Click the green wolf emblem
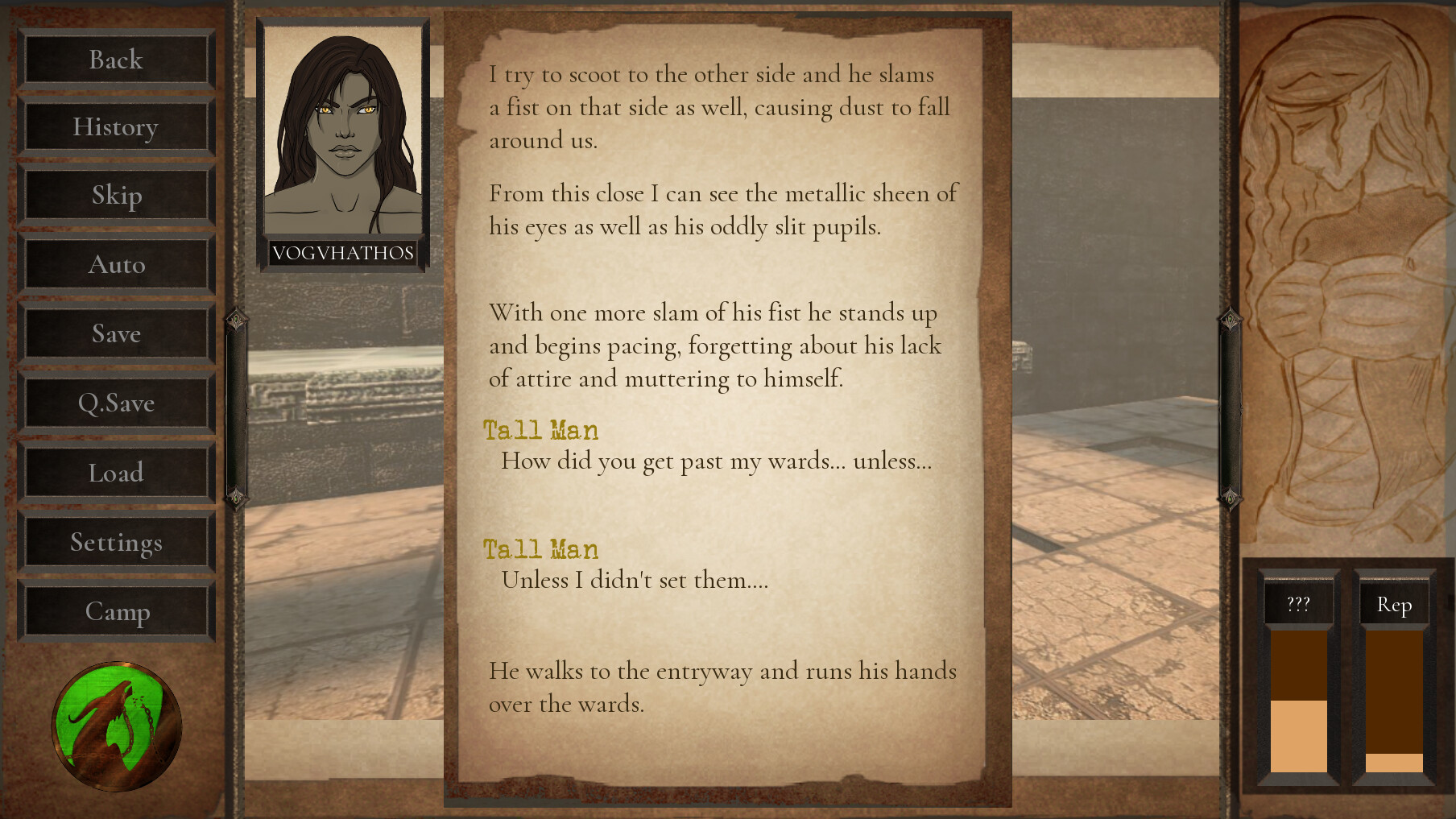Image resolution: width=1456 pixels, height=819 pixels. tap(116, 726)
